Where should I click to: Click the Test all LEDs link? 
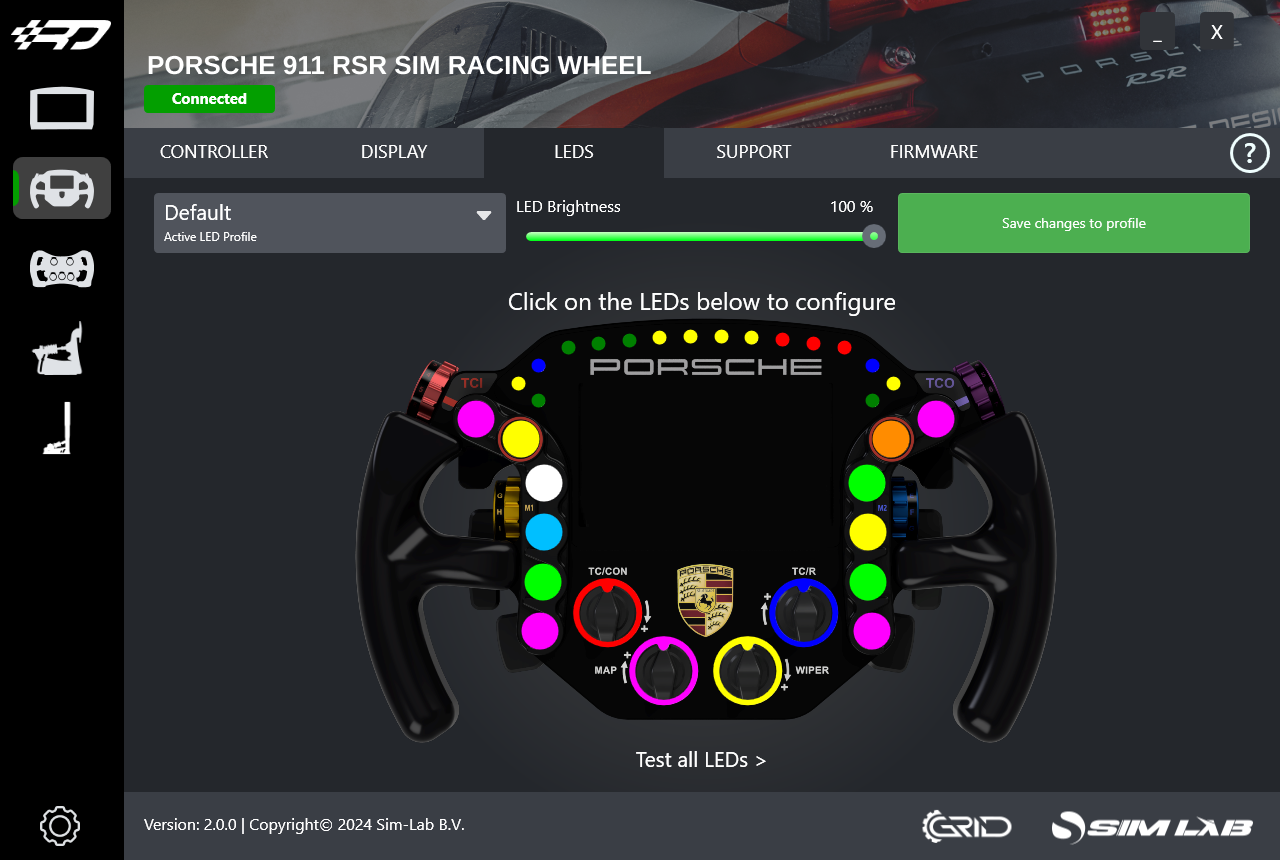(x=700, y=760)
